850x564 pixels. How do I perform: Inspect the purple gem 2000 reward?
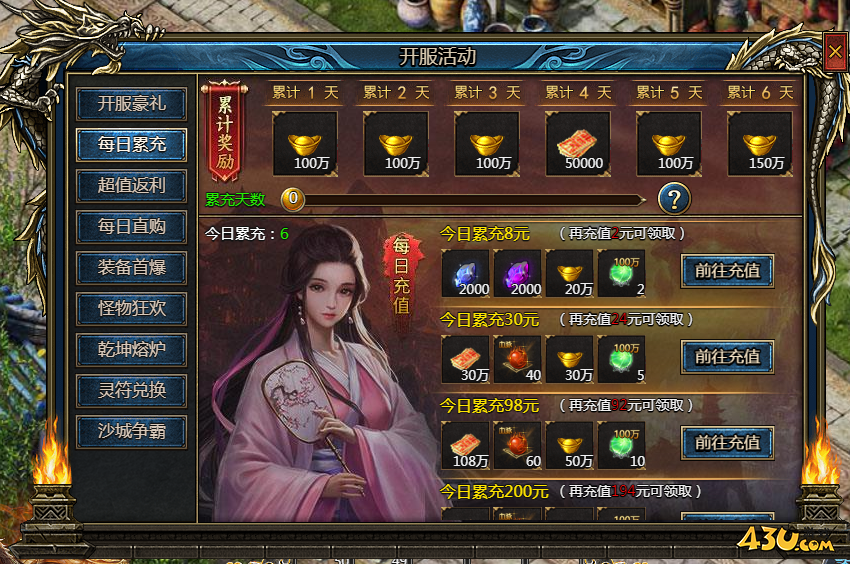click(x=518, y=273)
